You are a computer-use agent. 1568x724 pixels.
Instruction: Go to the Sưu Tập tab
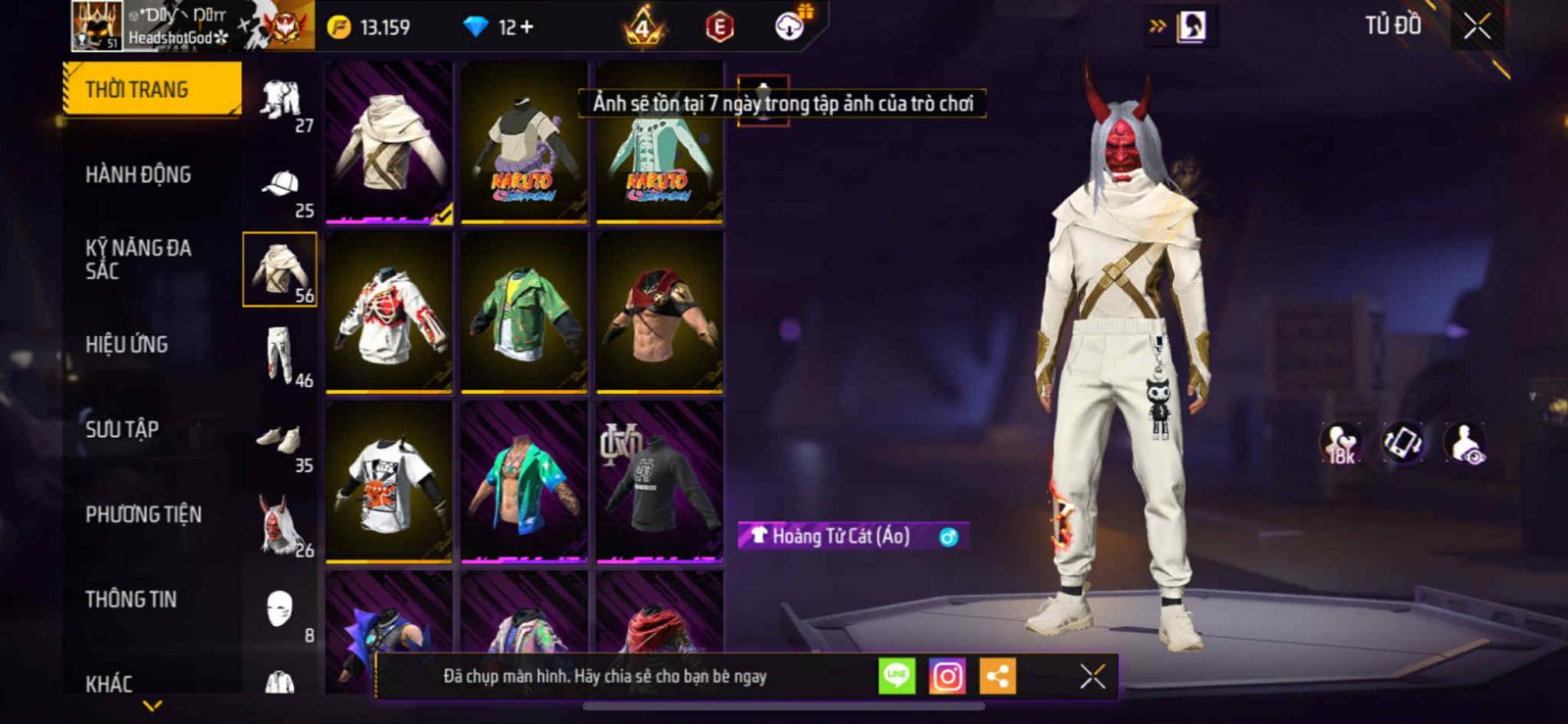[x=122, y=429]
